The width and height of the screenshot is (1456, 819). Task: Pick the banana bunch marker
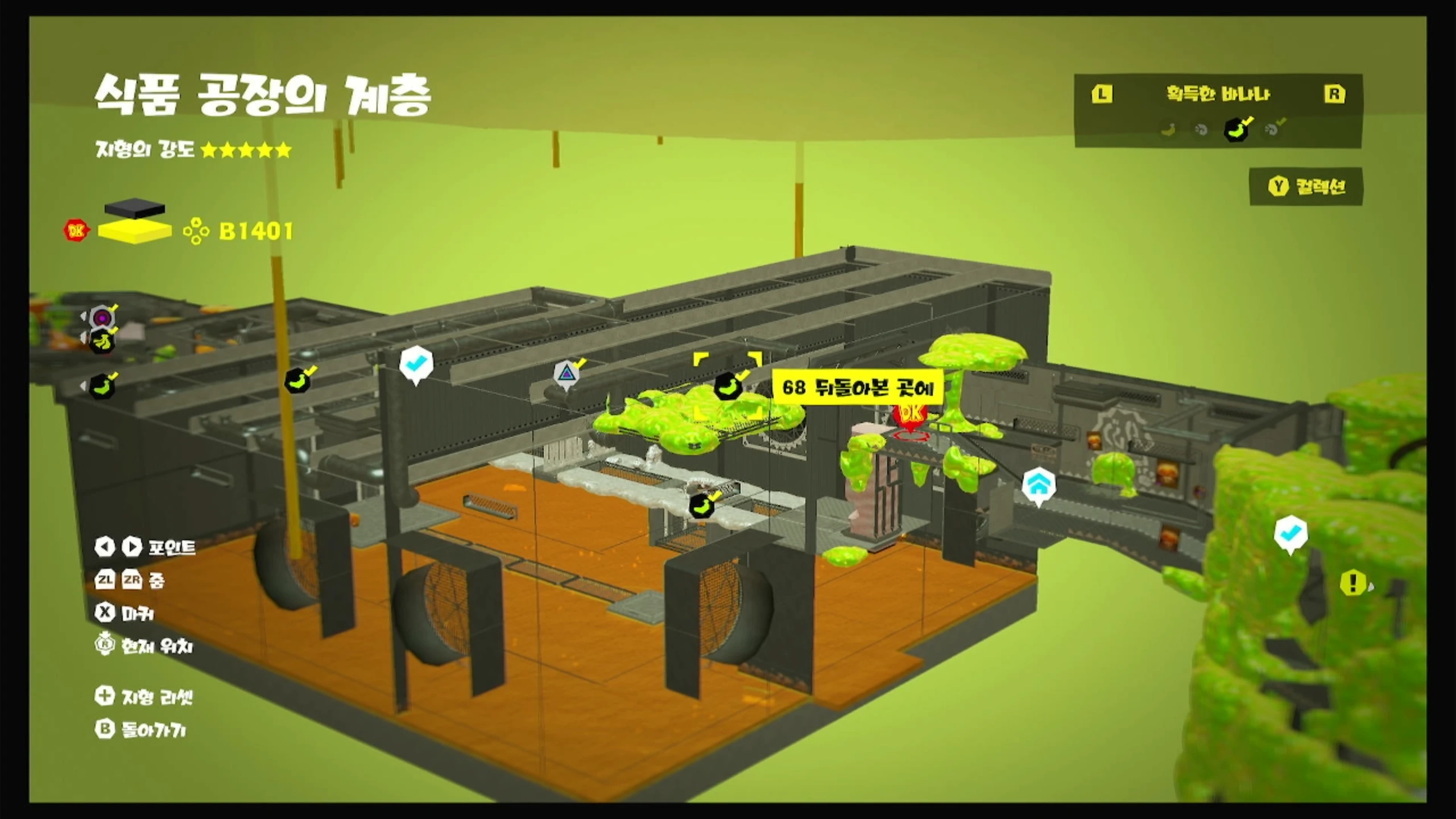pyautogui.click(x=103, y=341)
